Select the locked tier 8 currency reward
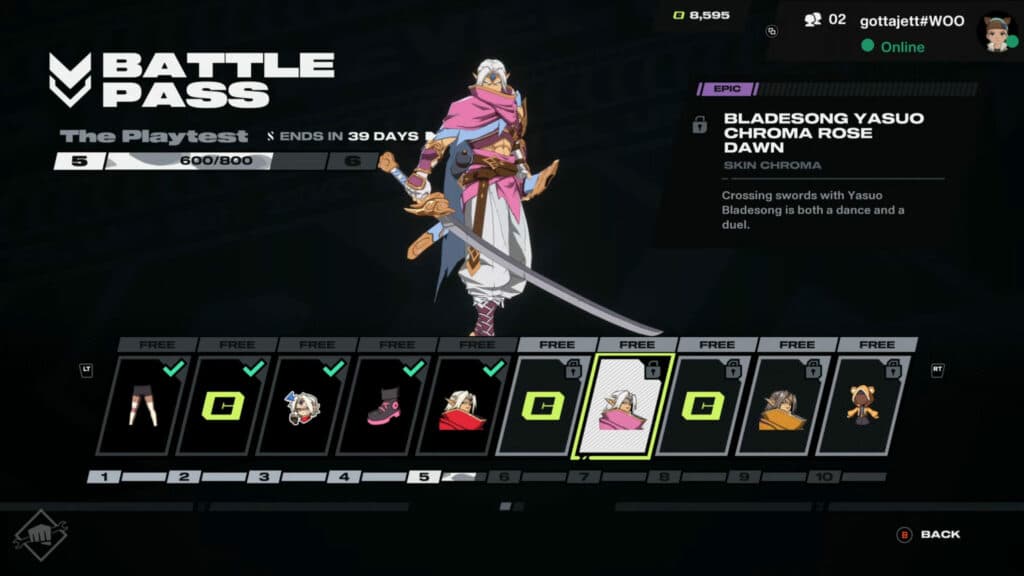The width and height of the screenshot is (1024, 576). (703, 406)
